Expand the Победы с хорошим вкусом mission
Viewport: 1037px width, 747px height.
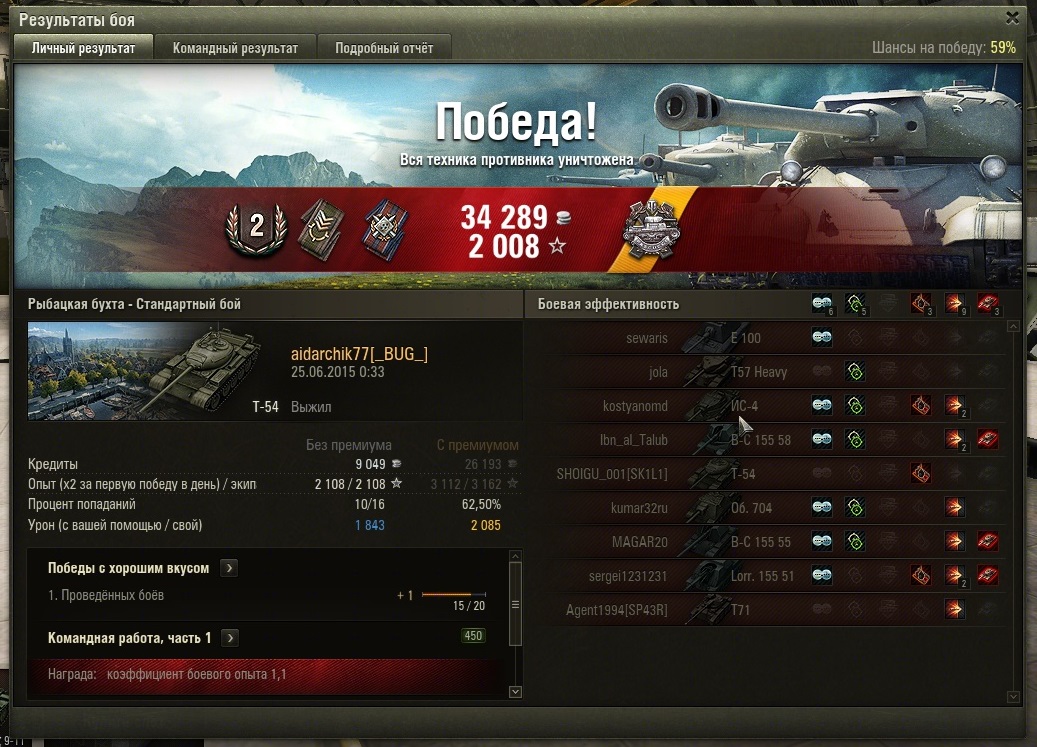click(229, 568)
